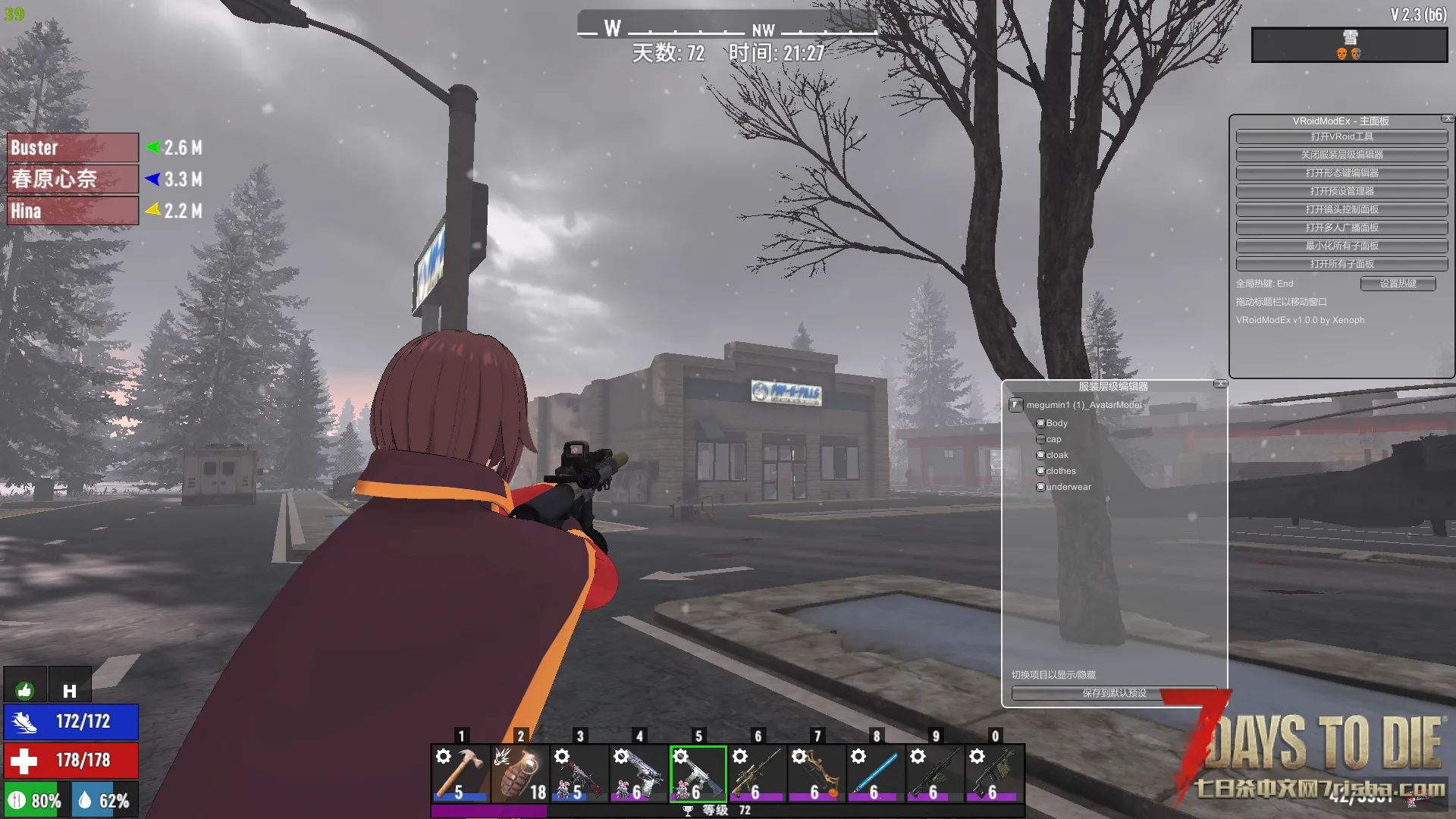This screenshot has width=1456, height=819.
Task: Toggle the underwear layer checkbox
Action: coord(1040,487)
